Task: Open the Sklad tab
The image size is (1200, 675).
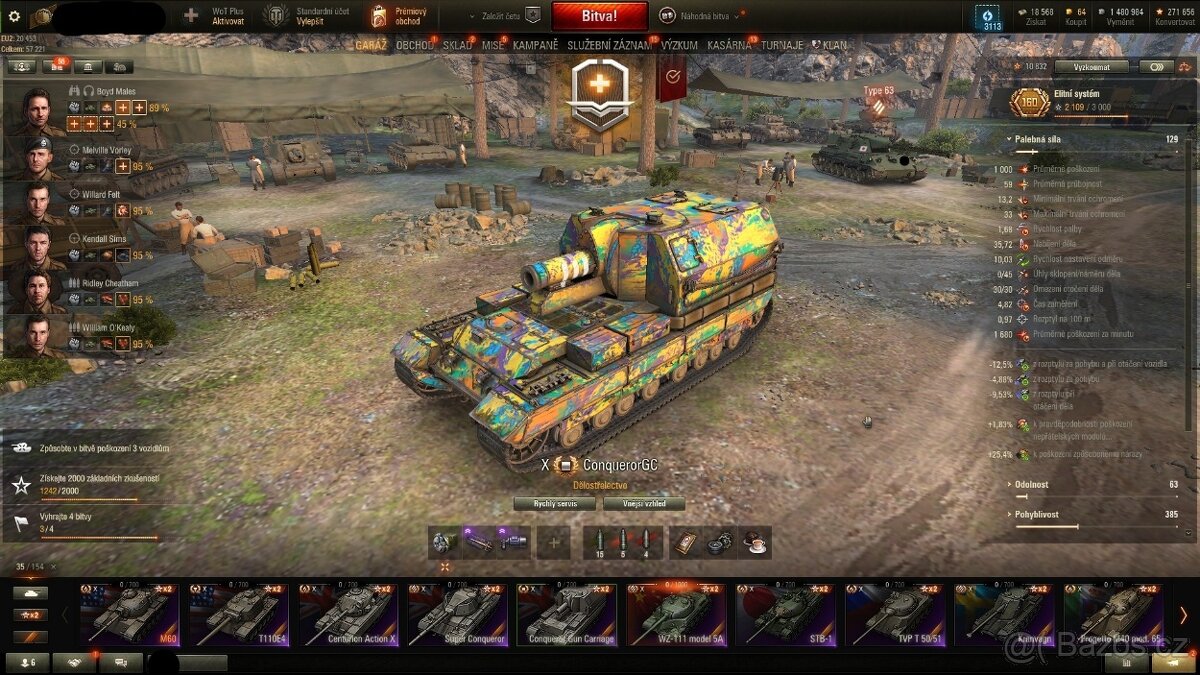Action: [x=457, y=45]
